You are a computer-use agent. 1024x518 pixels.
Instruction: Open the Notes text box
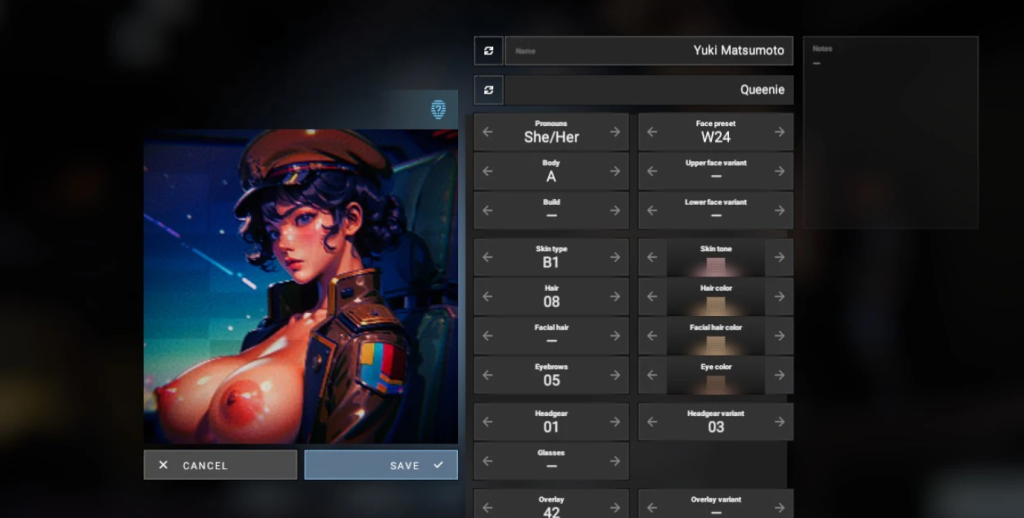[x=890, y=132]
